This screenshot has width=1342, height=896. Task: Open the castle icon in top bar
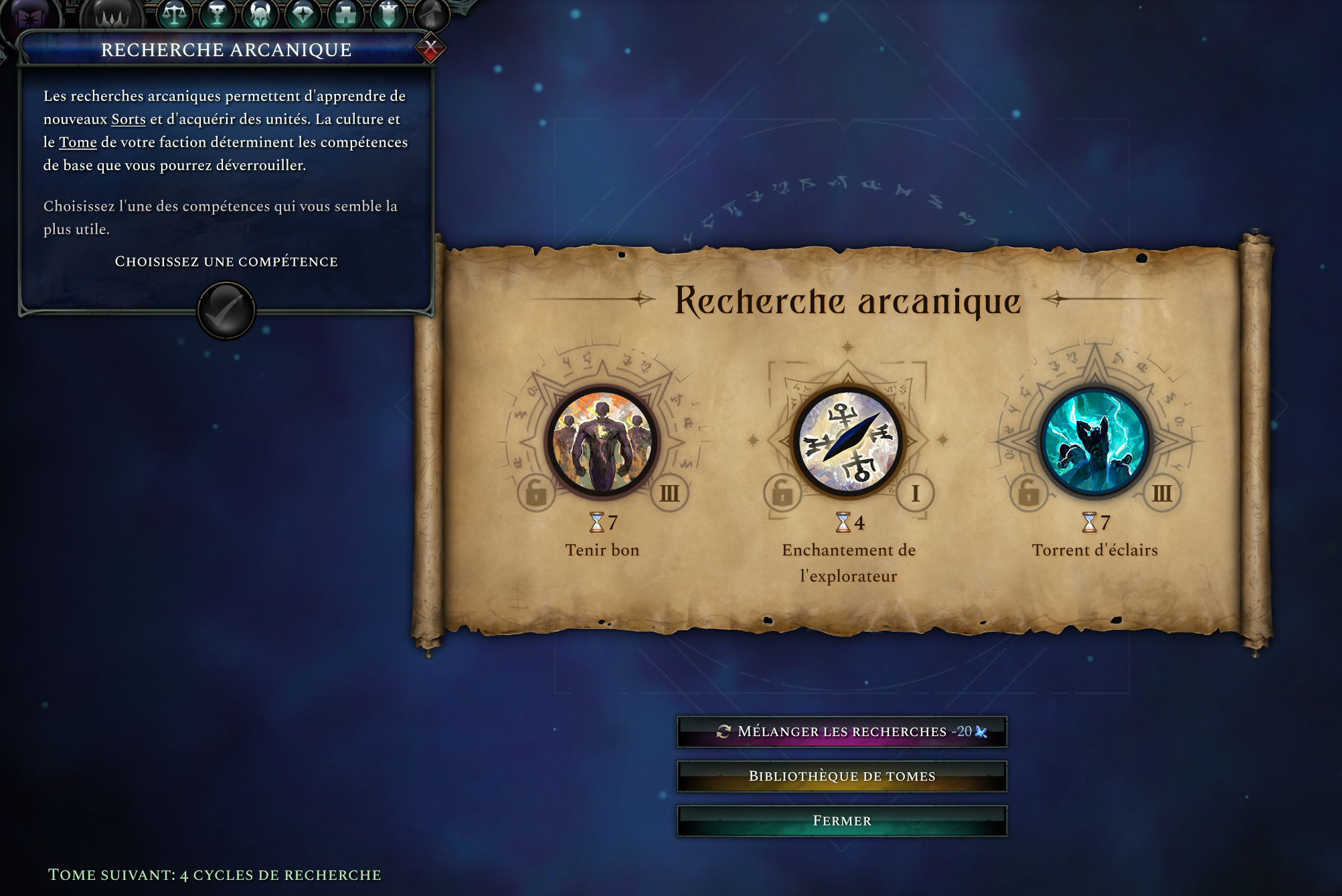(345, 13)
